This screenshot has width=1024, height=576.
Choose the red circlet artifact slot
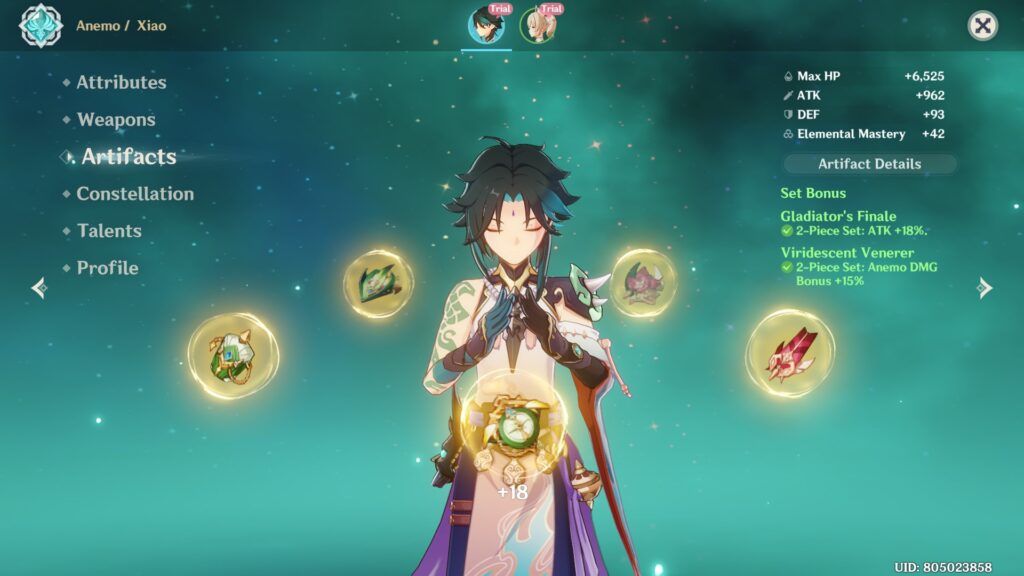[x=790, y=352]
